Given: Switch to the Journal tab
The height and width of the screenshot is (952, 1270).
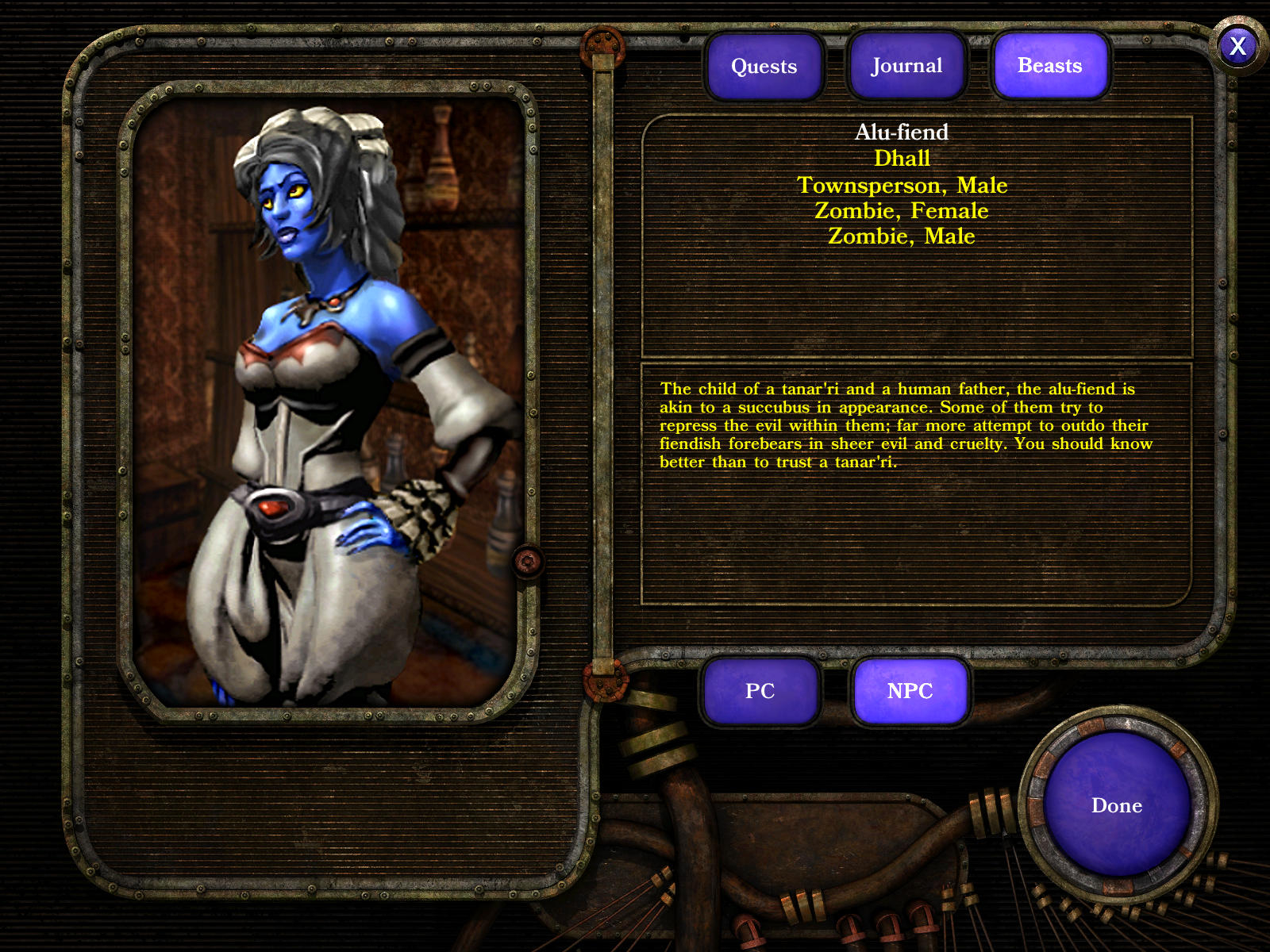Looking at the screenshot, I should 906,66.
